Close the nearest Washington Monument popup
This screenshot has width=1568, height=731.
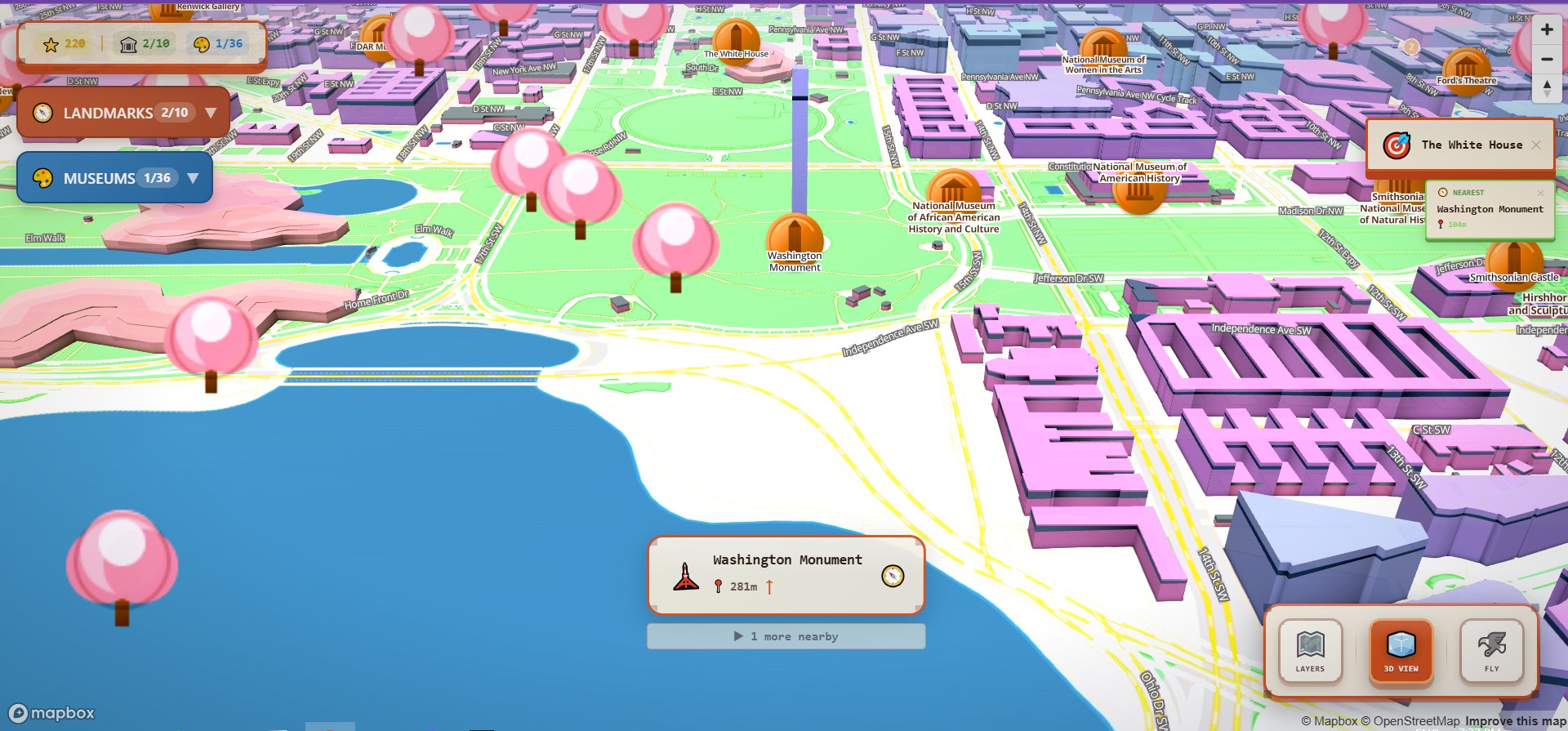(x=1540, y=193)
